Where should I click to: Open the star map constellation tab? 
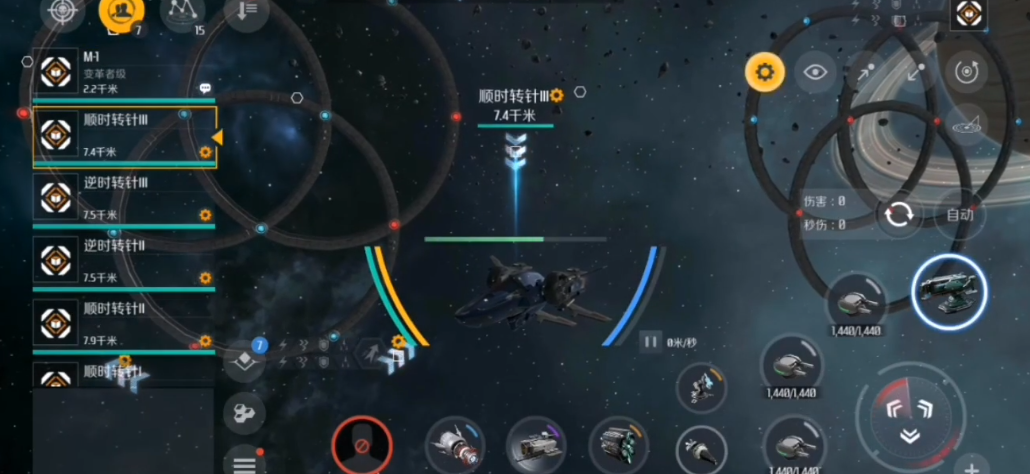(x=182, y=12)
